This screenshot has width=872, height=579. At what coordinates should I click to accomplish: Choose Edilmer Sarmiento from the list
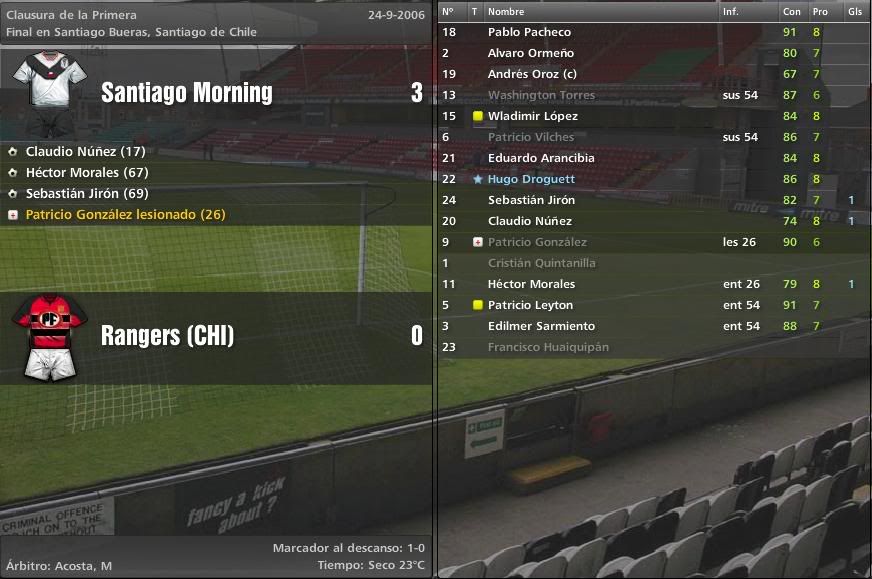pos(541,326)
